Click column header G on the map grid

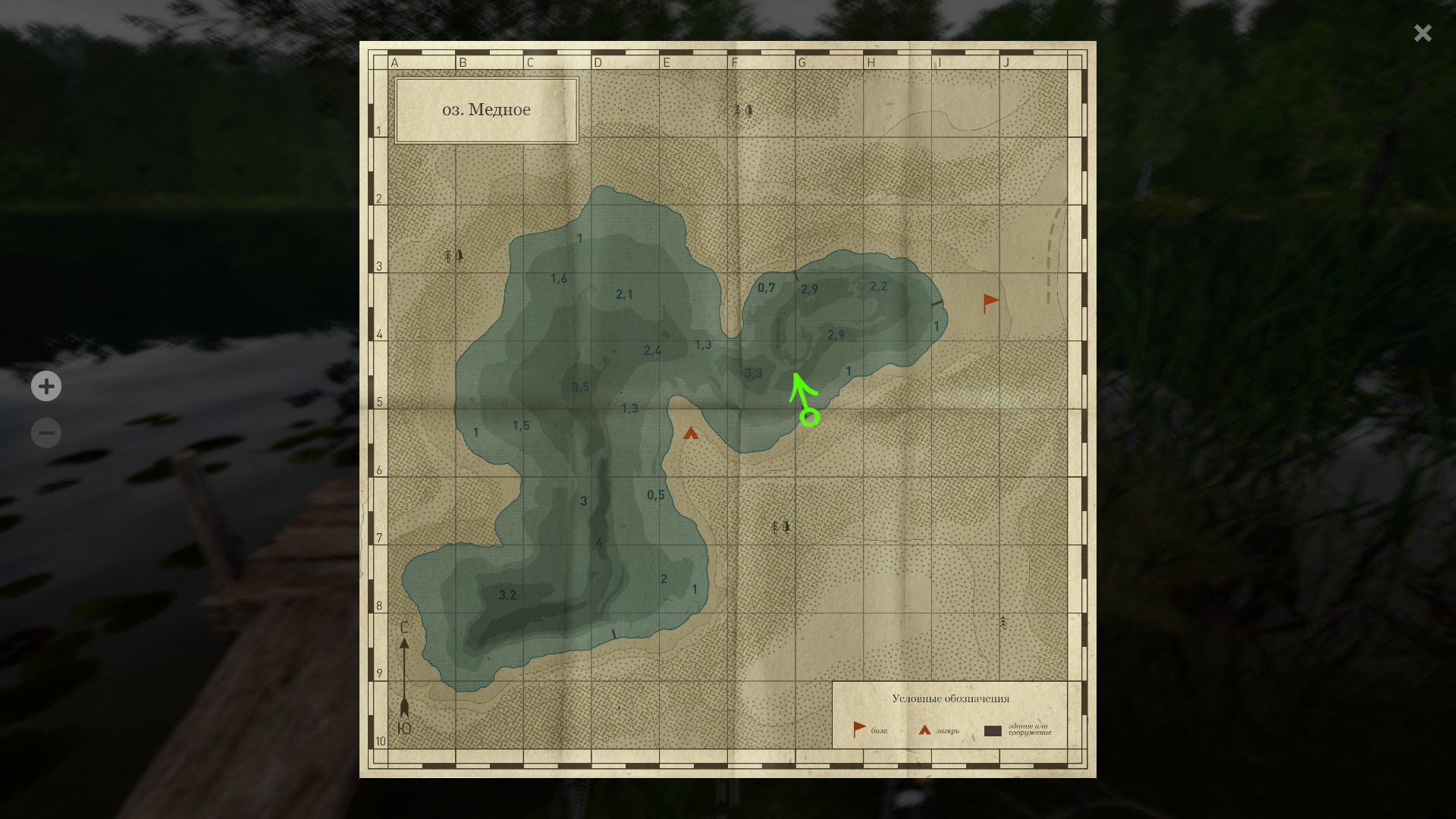(802, 63)
